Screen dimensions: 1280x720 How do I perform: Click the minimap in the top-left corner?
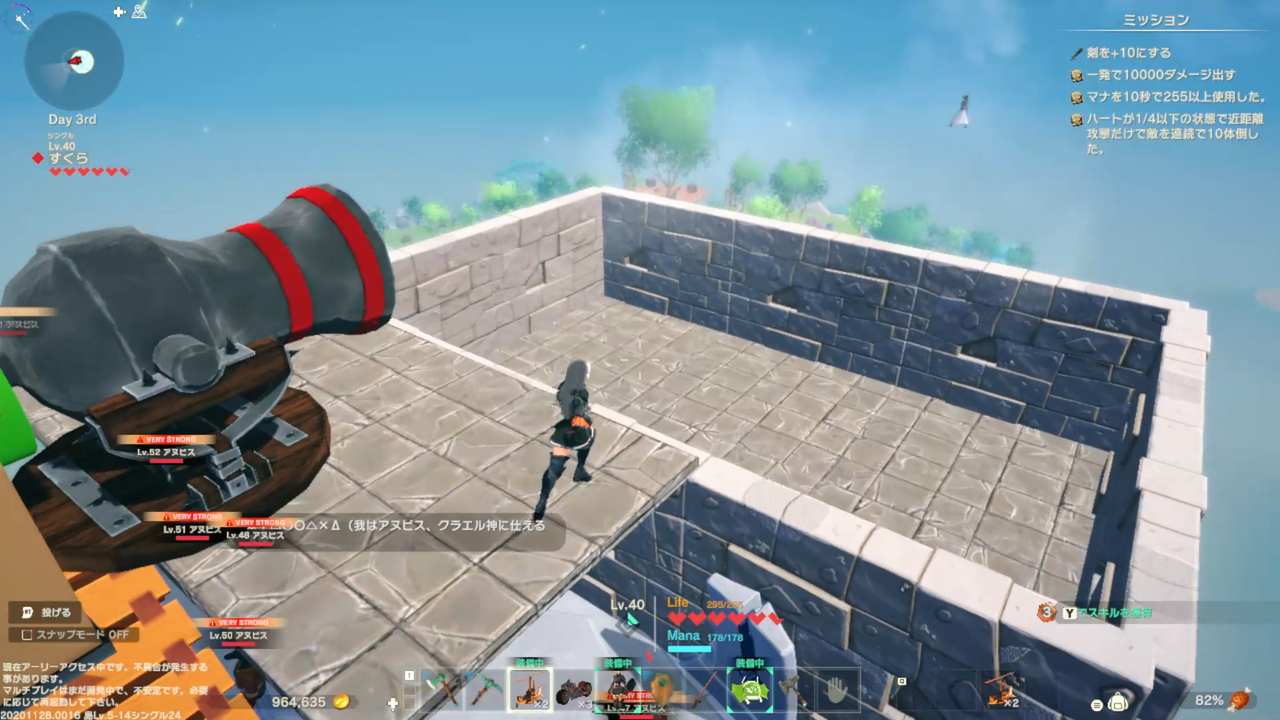coord(73,62)
